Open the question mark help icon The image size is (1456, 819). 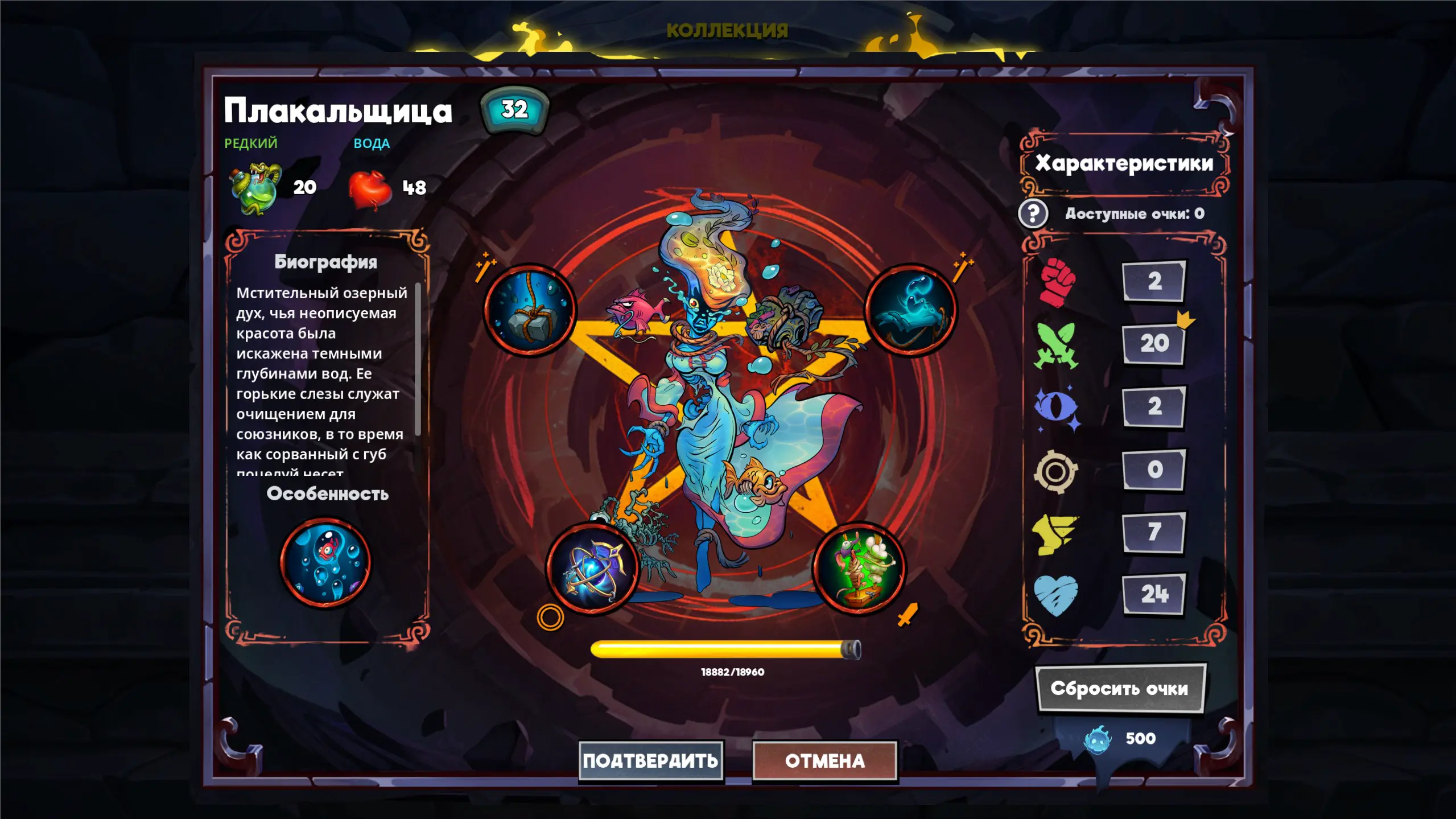click(x=1033, y=213)
